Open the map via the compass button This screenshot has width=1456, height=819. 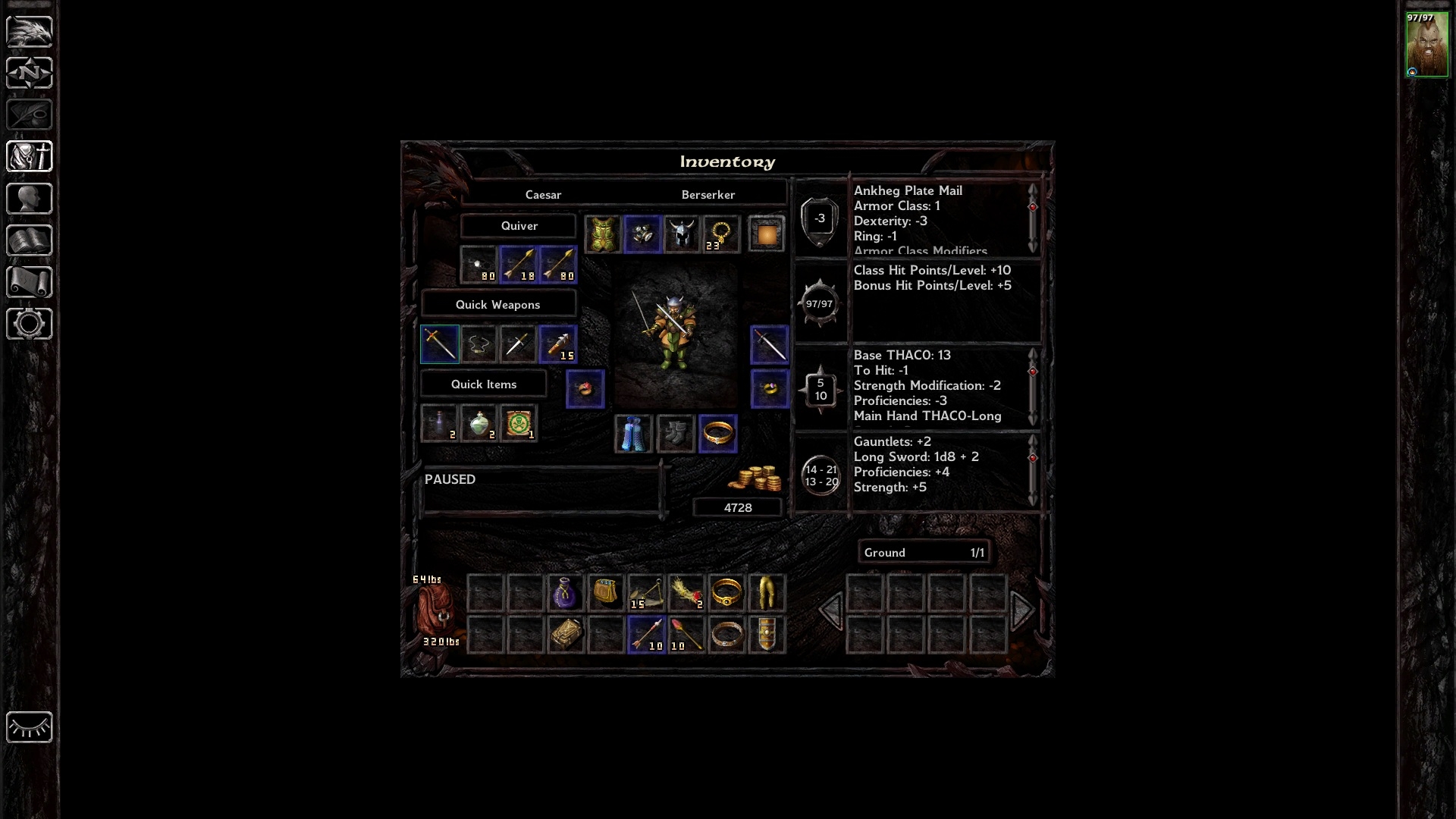[x=29, y=73]
